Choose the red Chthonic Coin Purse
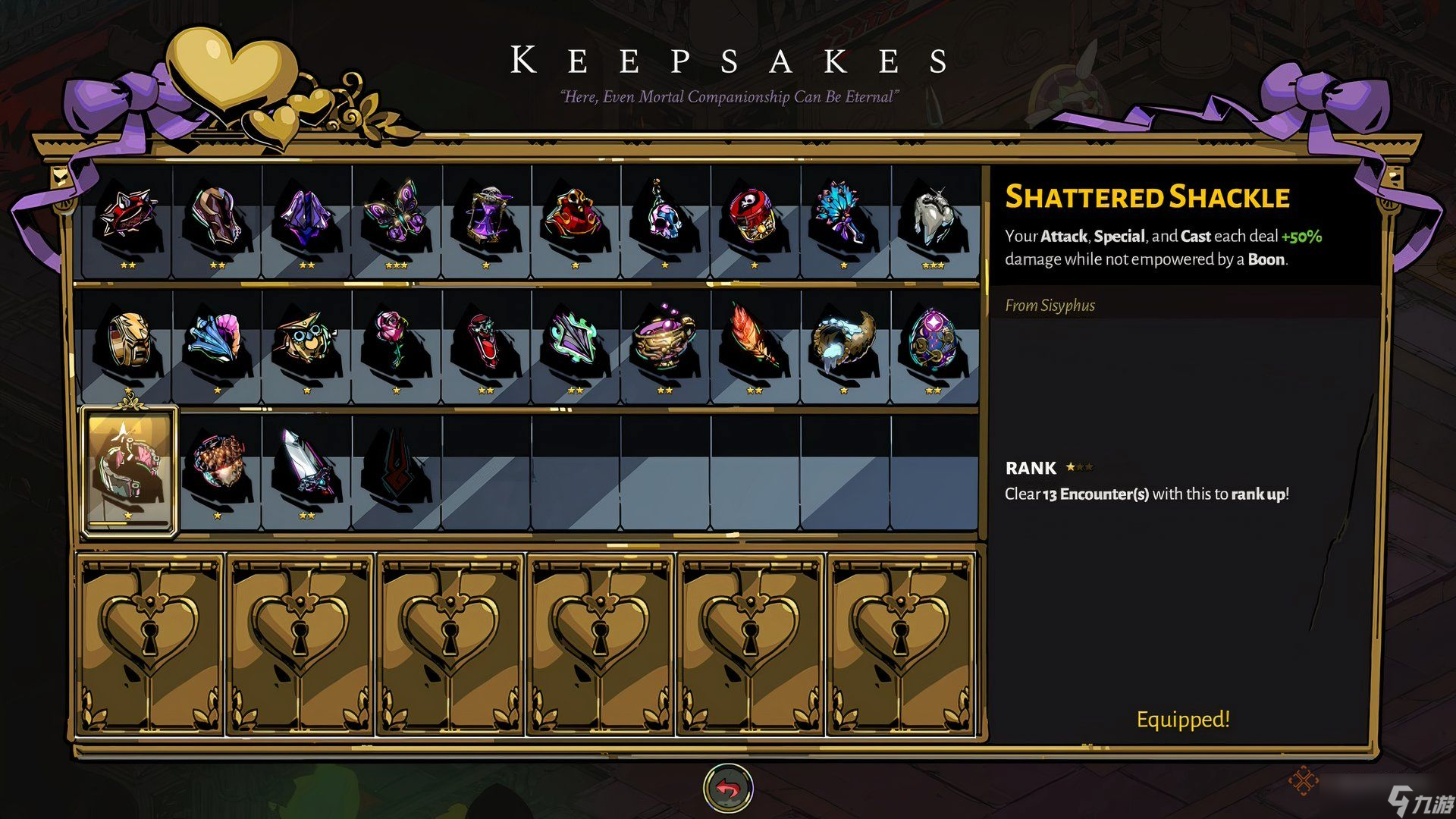Viewport: 1456px width, 819px height. pos(576,215)
